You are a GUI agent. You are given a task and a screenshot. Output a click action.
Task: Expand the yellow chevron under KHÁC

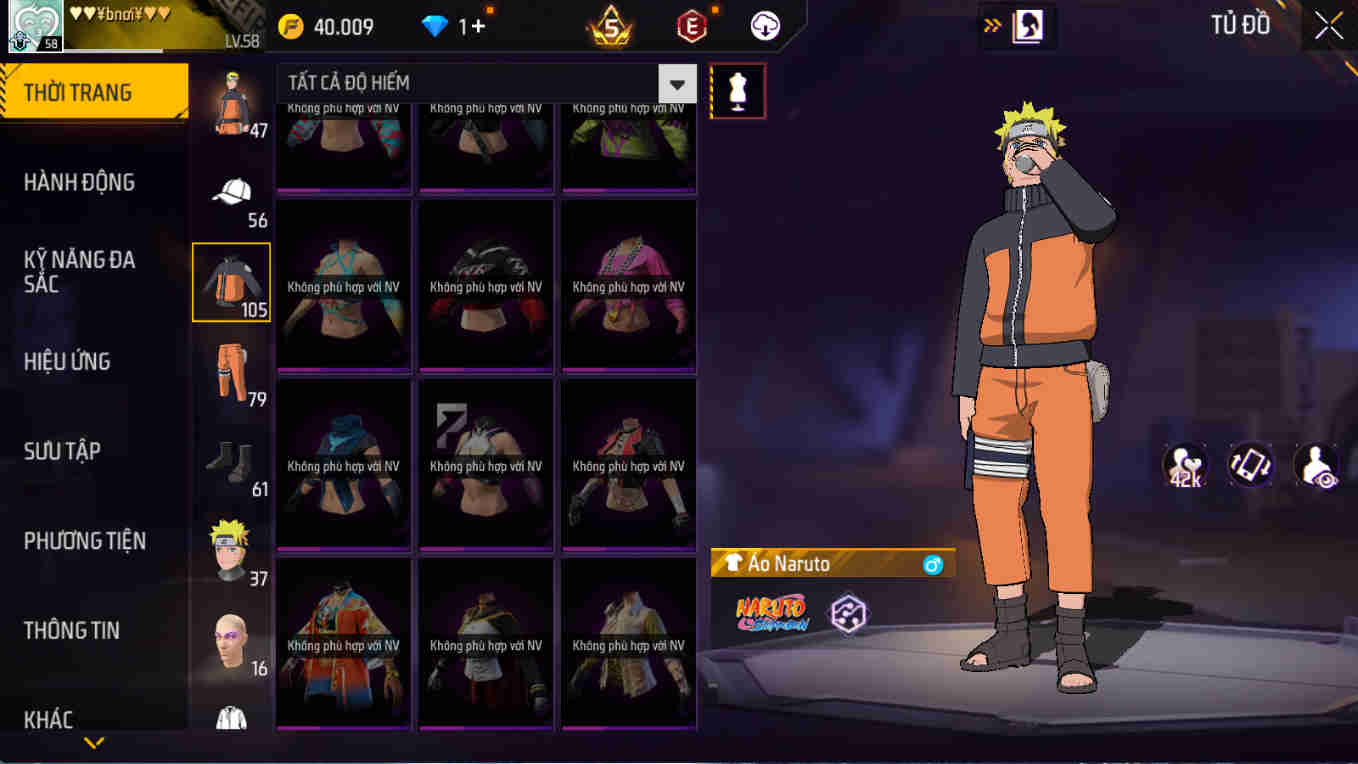tap(94, 744)
